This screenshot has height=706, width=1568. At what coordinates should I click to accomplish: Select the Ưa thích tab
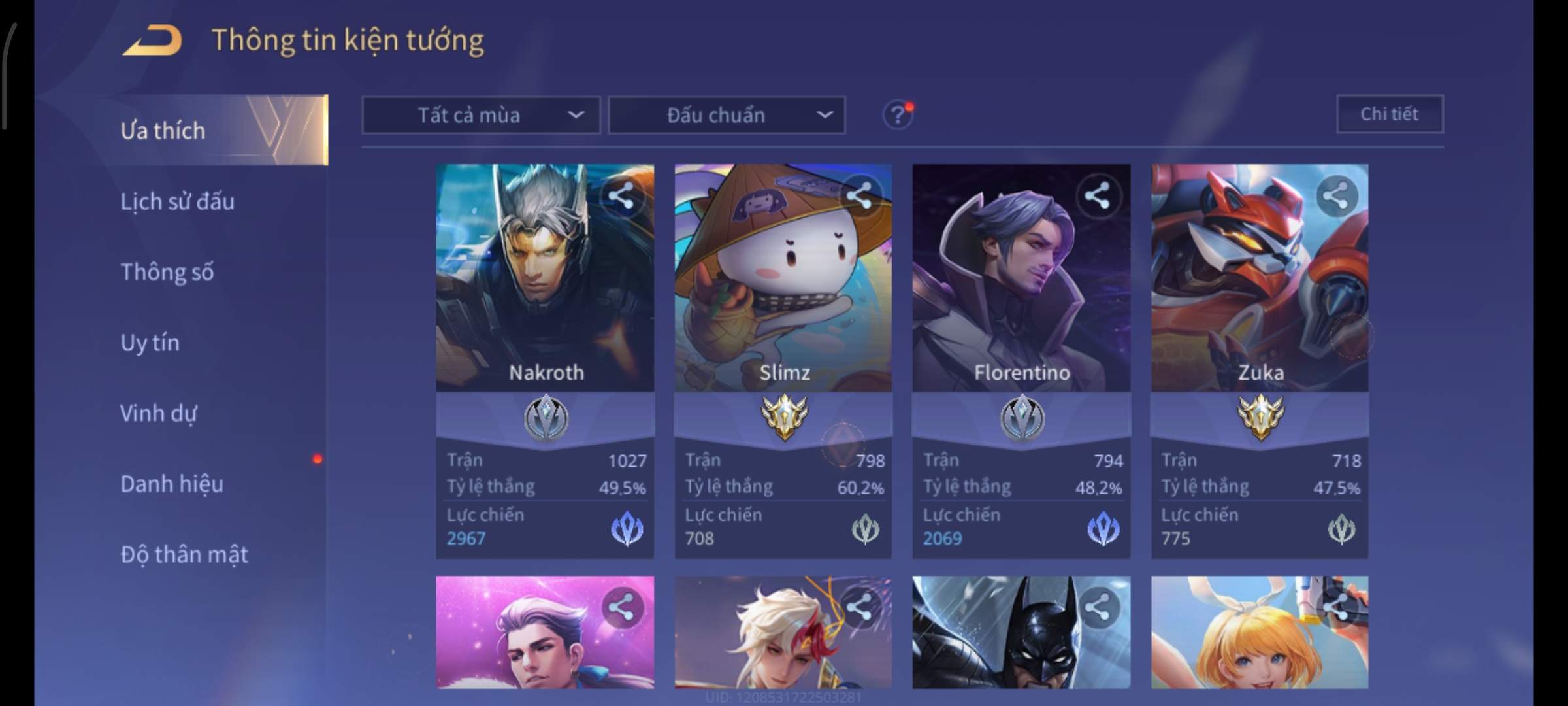(163, 131)
